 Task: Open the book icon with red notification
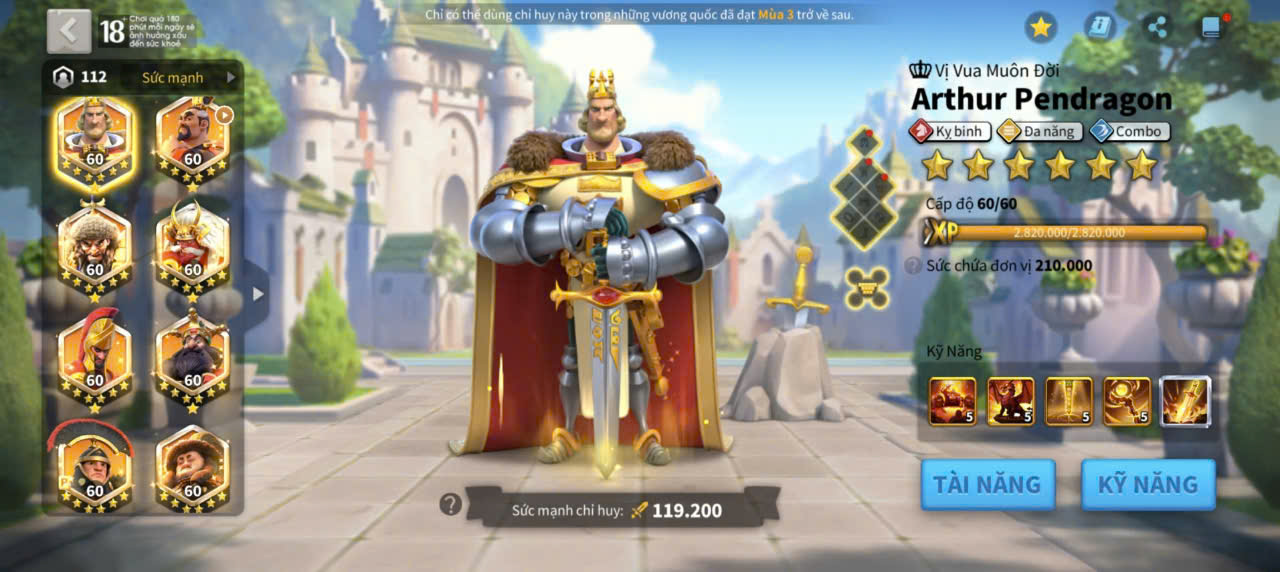click(1213, 27)
